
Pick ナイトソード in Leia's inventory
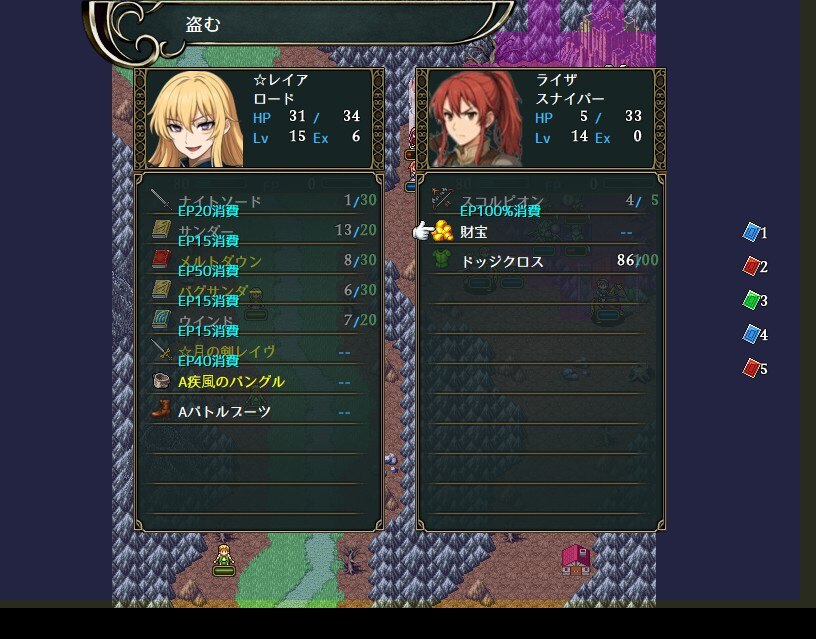pyautogui.click(x=219, y=201)
